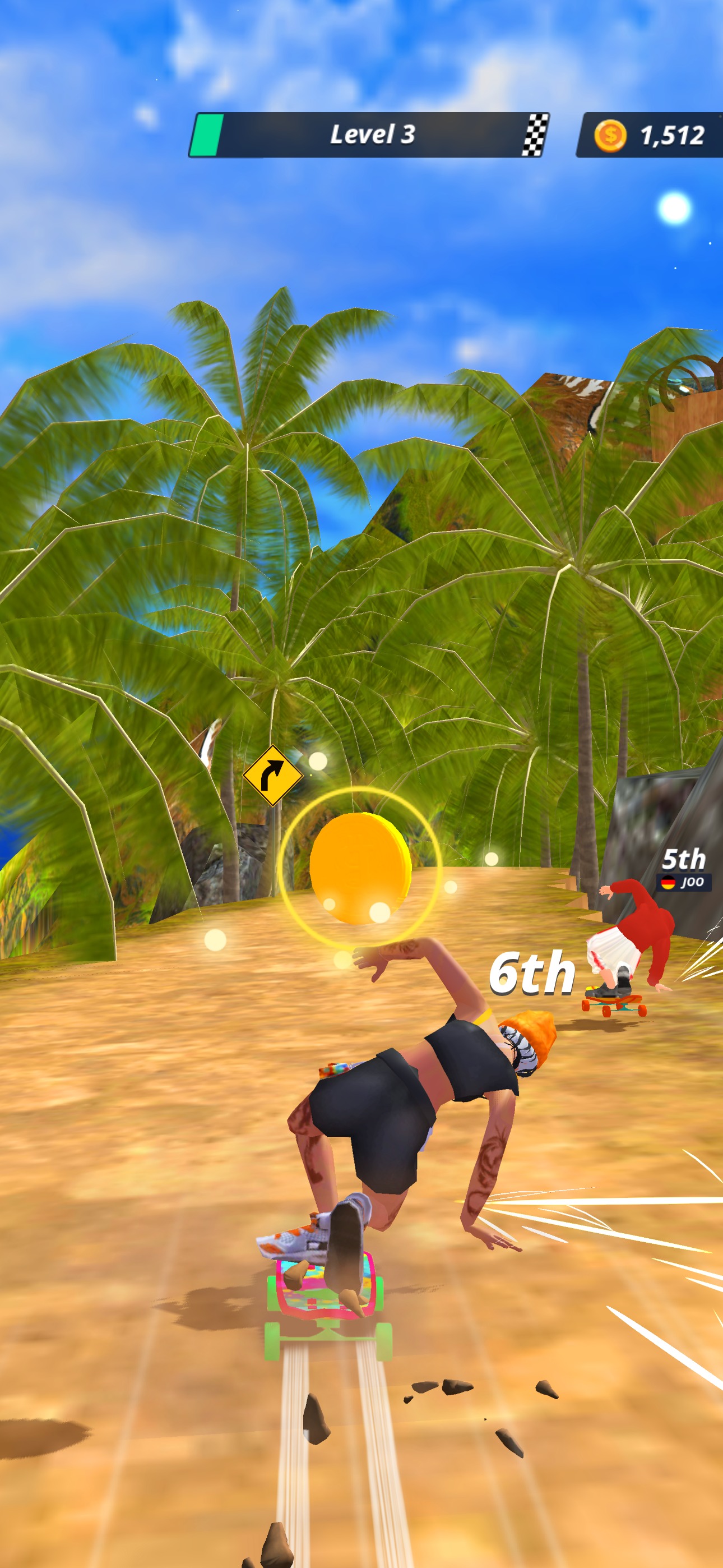
Task: Click the Level 3 text label
Action: tap(374, 135)
